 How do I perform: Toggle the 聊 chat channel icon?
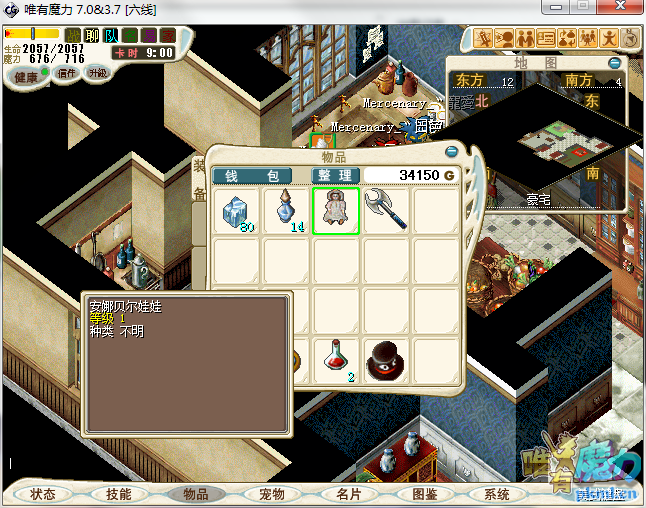click(x=92, y=36)
